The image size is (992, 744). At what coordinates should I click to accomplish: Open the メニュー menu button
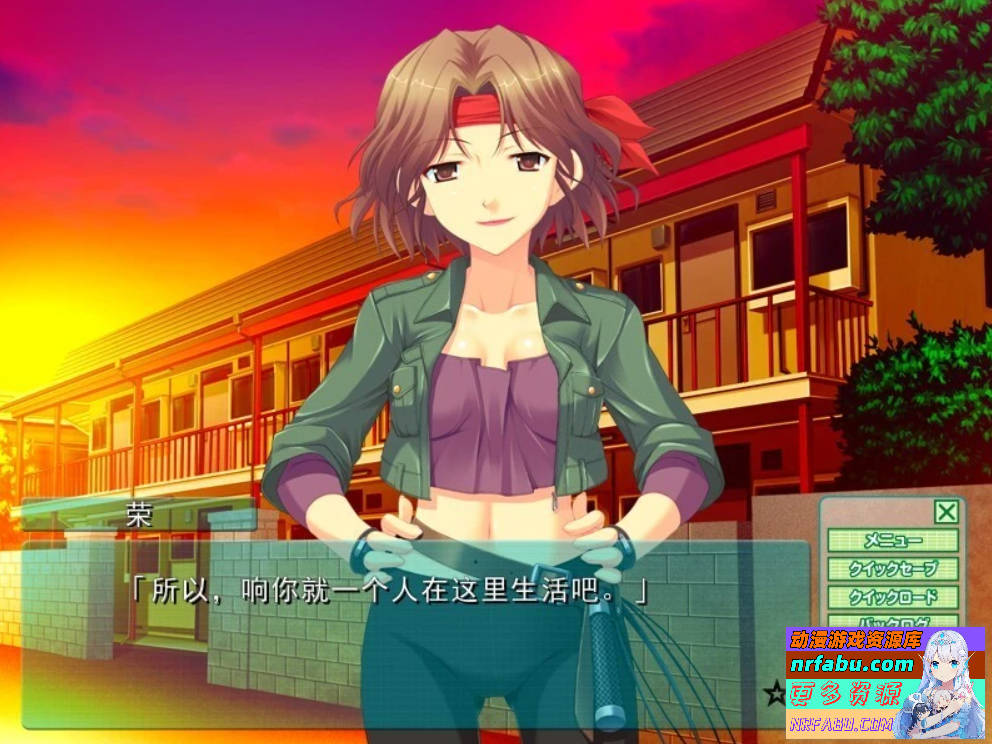coord(893,541)
